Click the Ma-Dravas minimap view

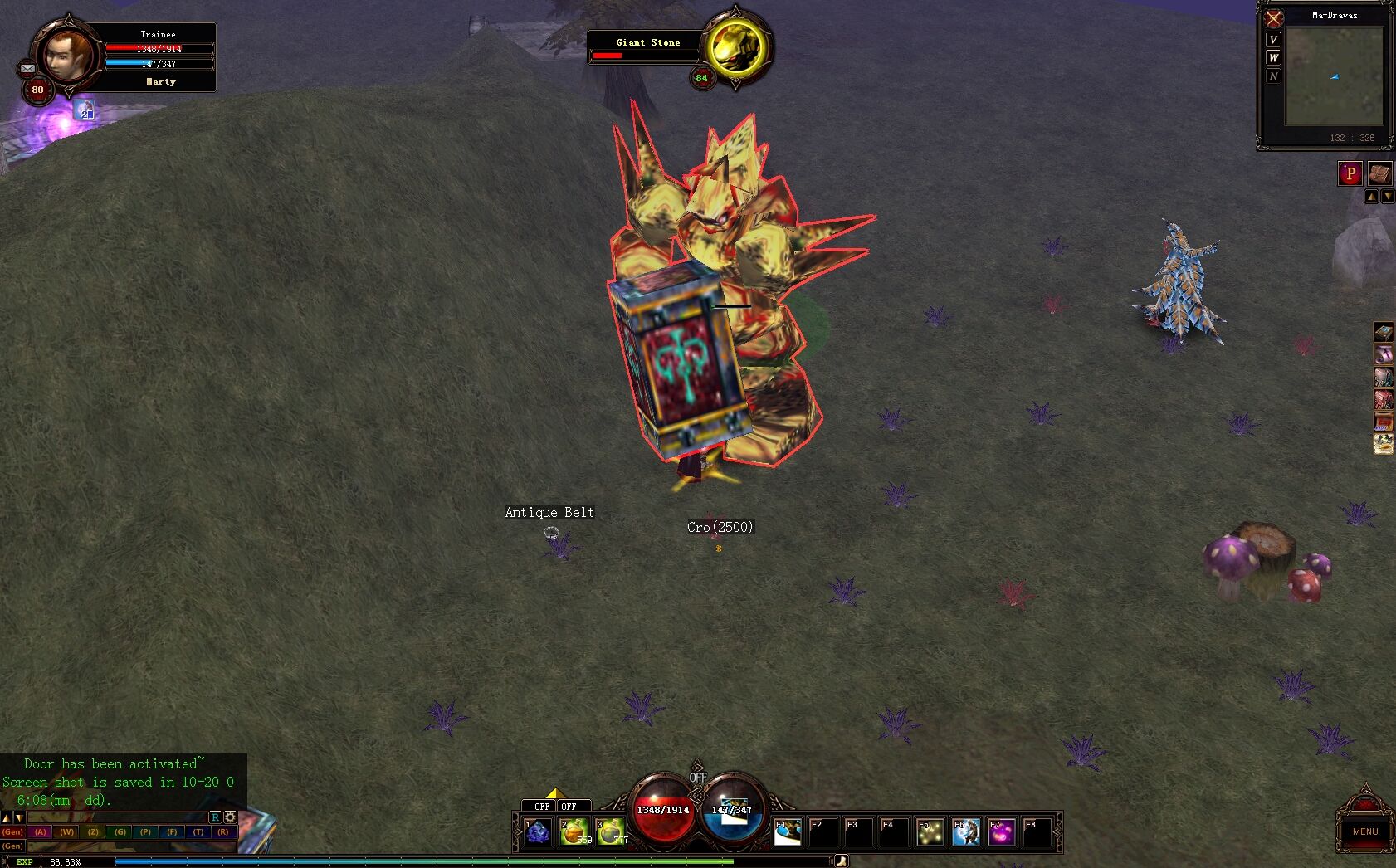click(1334, 76)
